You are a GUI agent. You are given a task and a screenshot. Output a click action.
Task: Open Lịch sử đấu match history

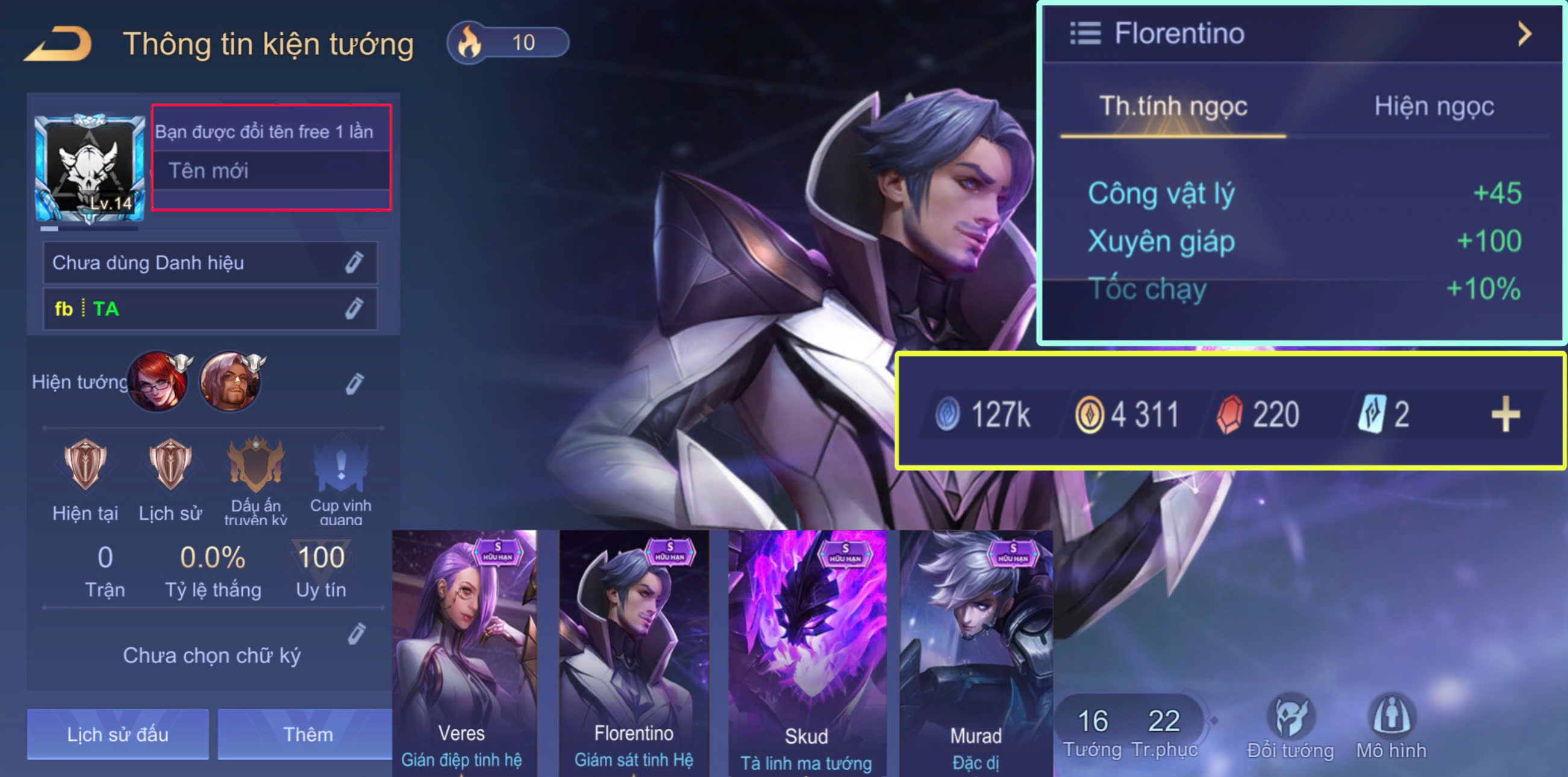tap(117, 733)
